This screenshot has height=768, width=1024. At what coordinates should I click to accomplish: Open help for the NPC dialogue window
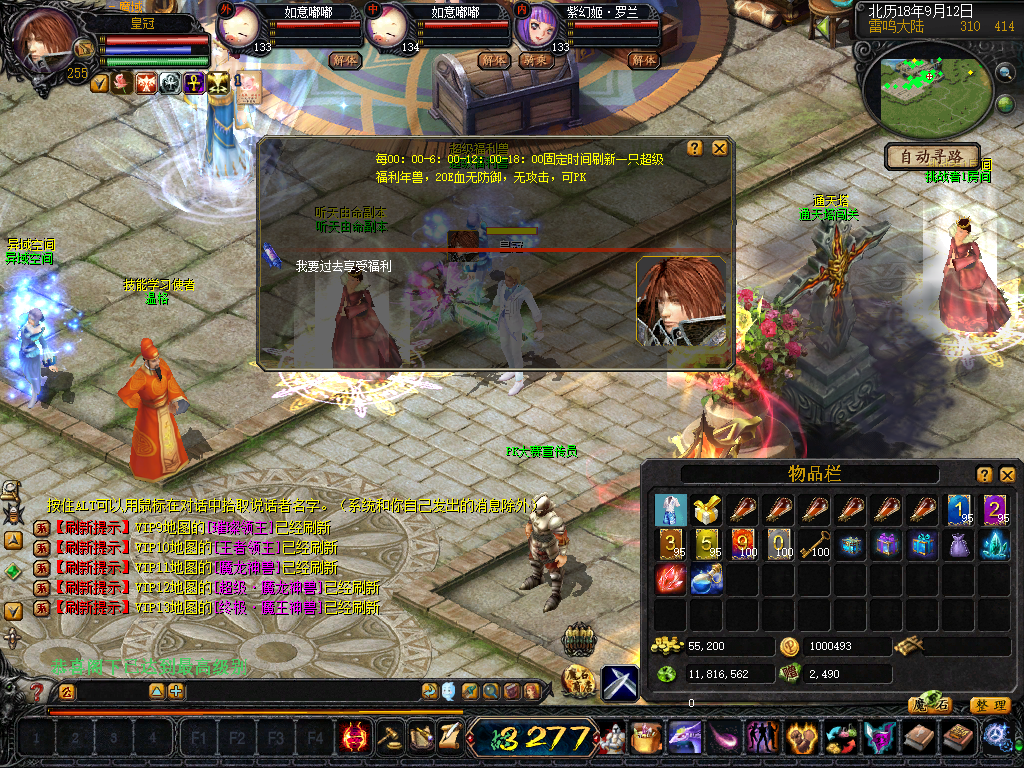click(x=695, y=148)
